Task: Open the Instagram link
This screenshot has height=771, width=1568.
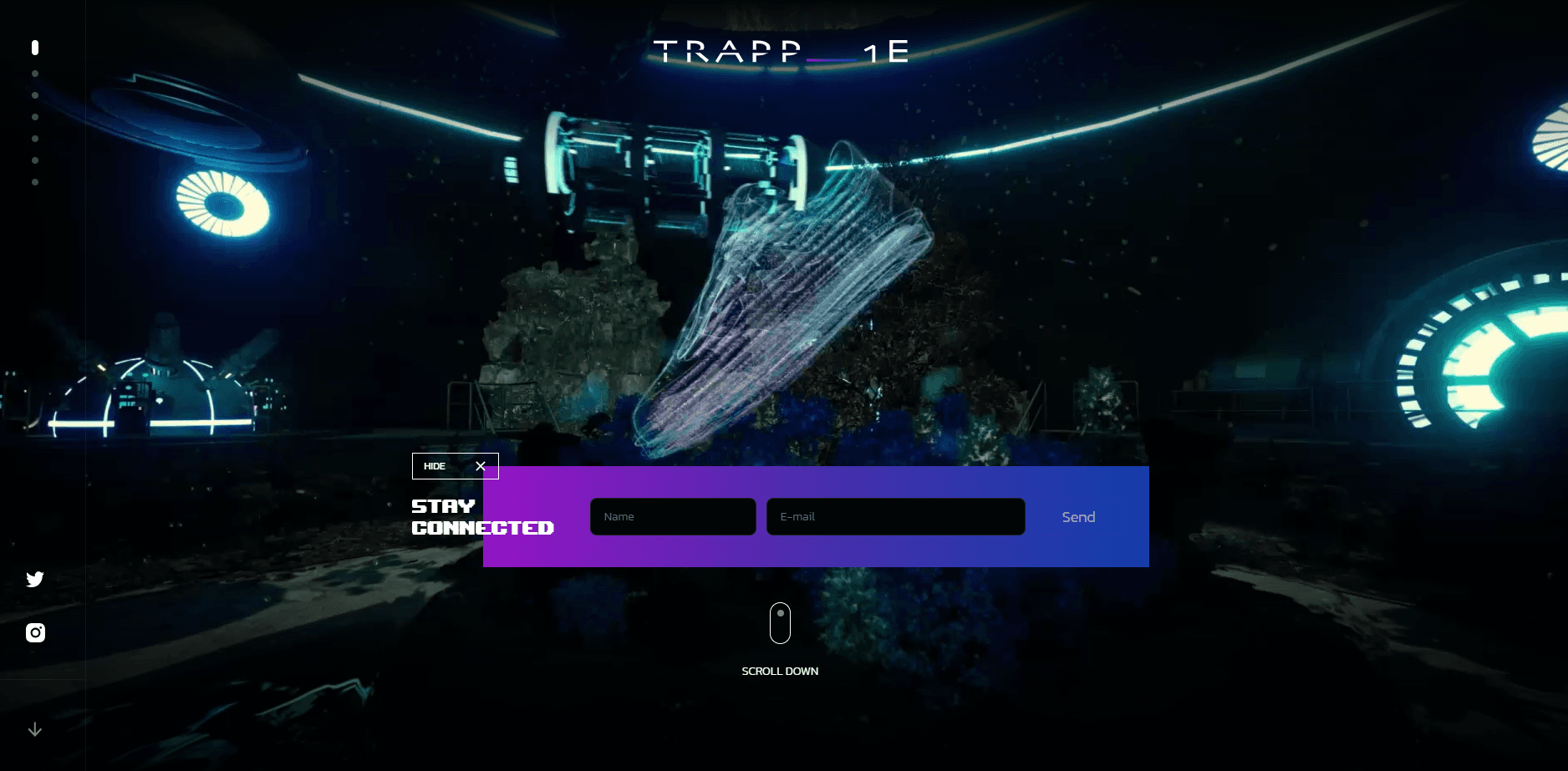Action: 35,632
